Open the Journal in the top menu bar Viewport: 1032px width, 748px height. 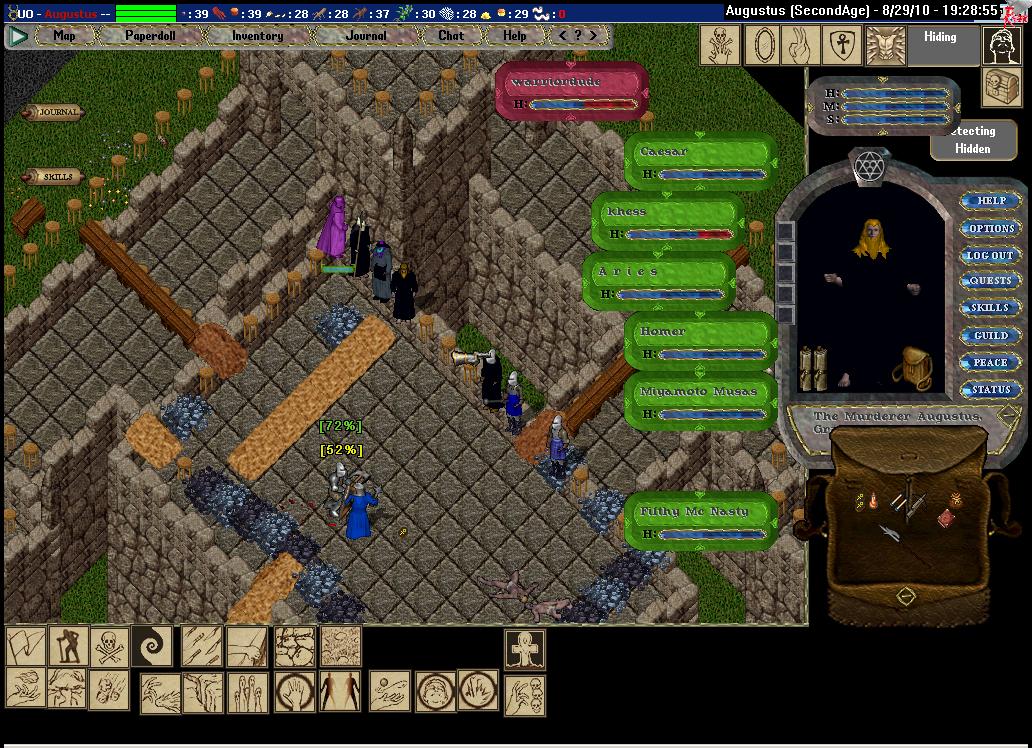[366, 36]
